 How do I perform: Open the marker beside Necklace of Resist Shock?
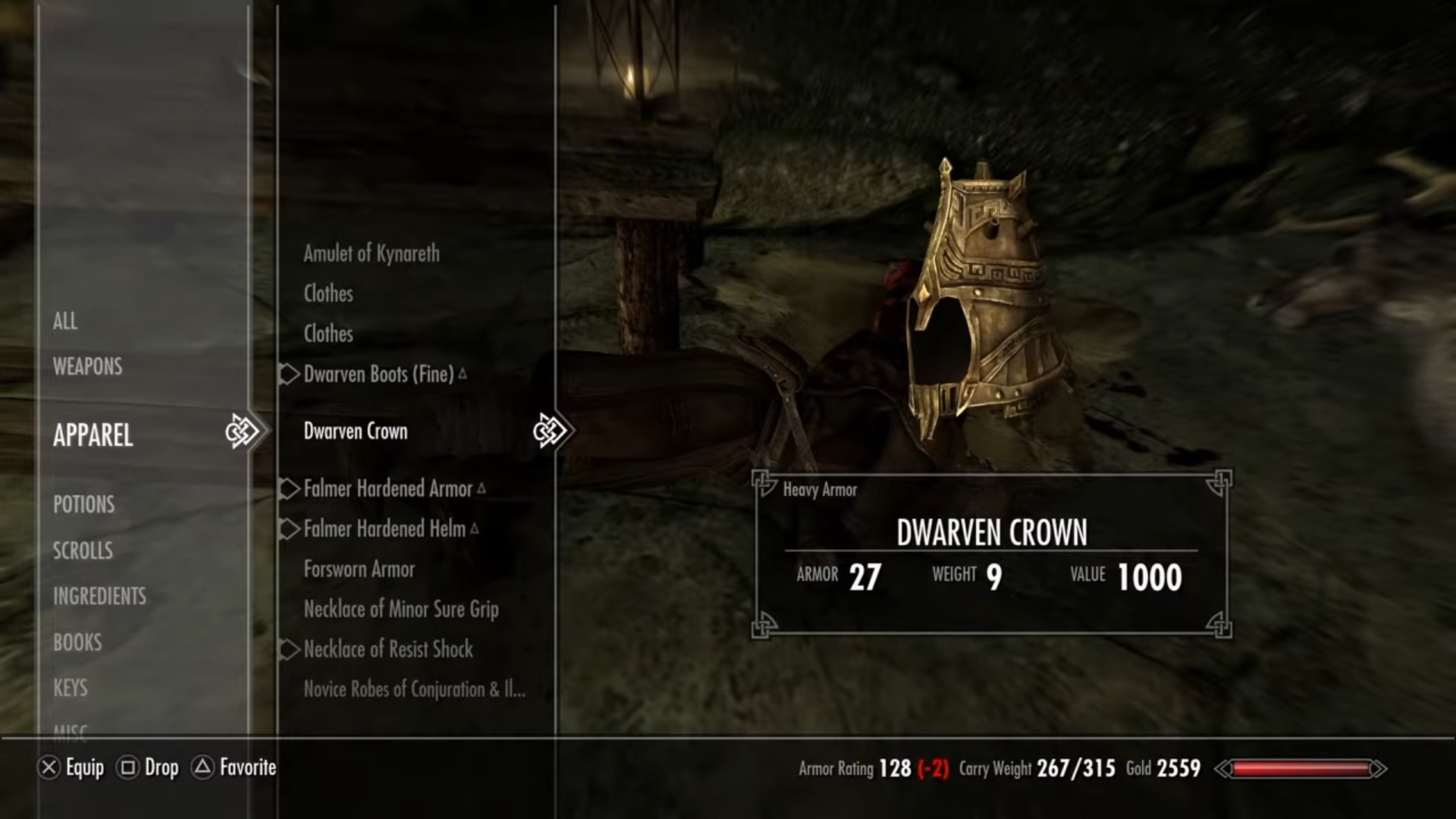point(289,650)
